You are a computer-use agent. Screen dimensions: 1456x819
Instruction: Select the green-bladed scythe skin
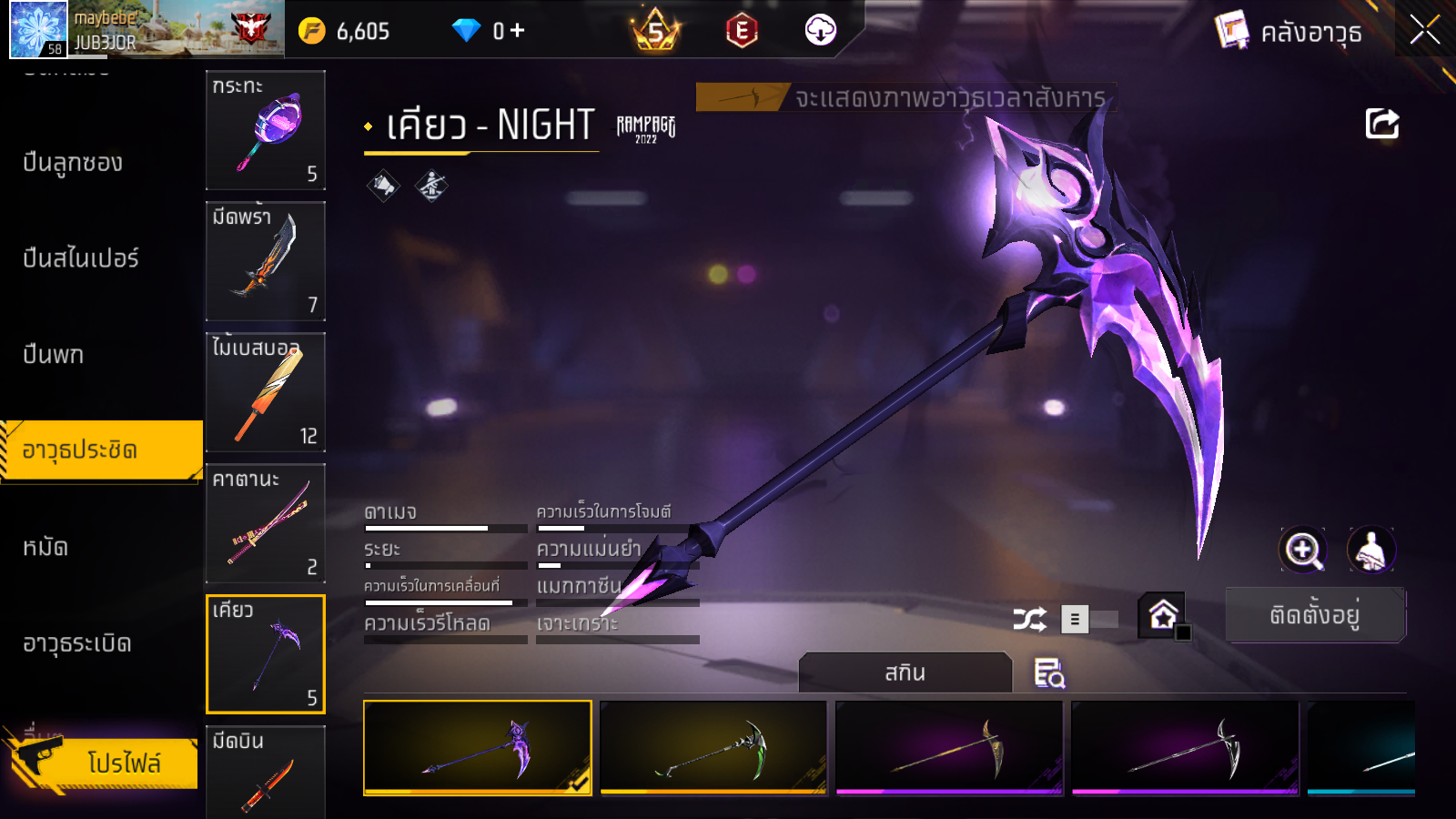click(x=713, y=747)
